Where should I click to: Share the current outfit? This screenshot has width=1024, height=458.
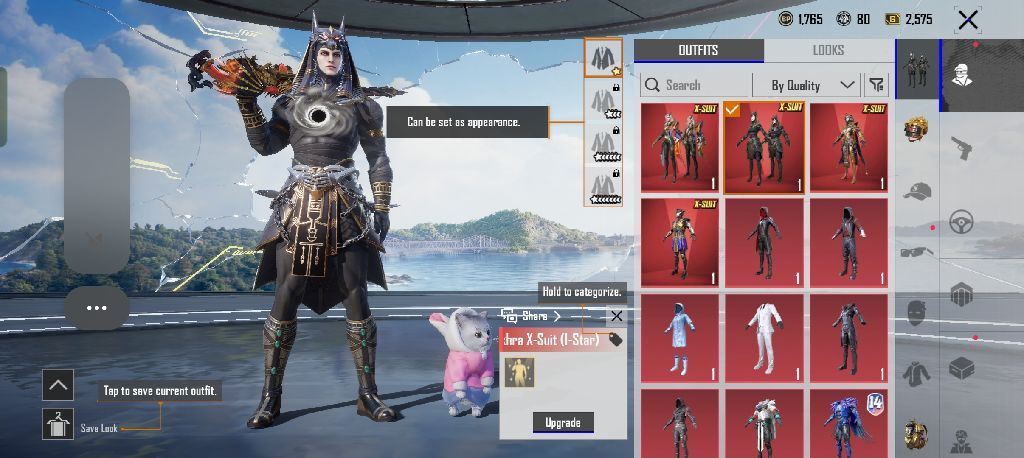click(x=532, y=316)
